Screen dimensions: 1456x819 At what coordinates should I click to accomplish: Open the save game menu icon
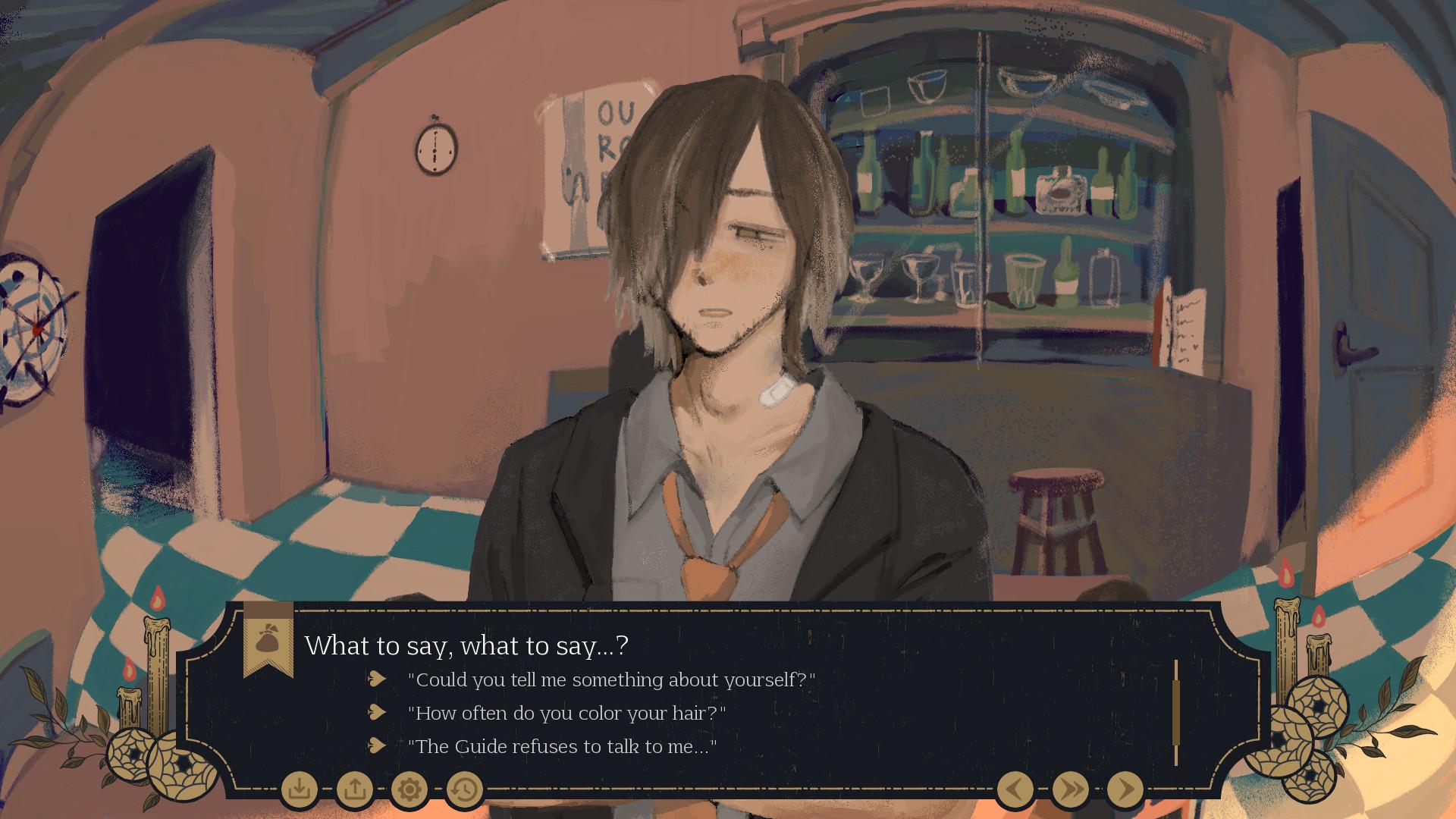pos(300,789)
